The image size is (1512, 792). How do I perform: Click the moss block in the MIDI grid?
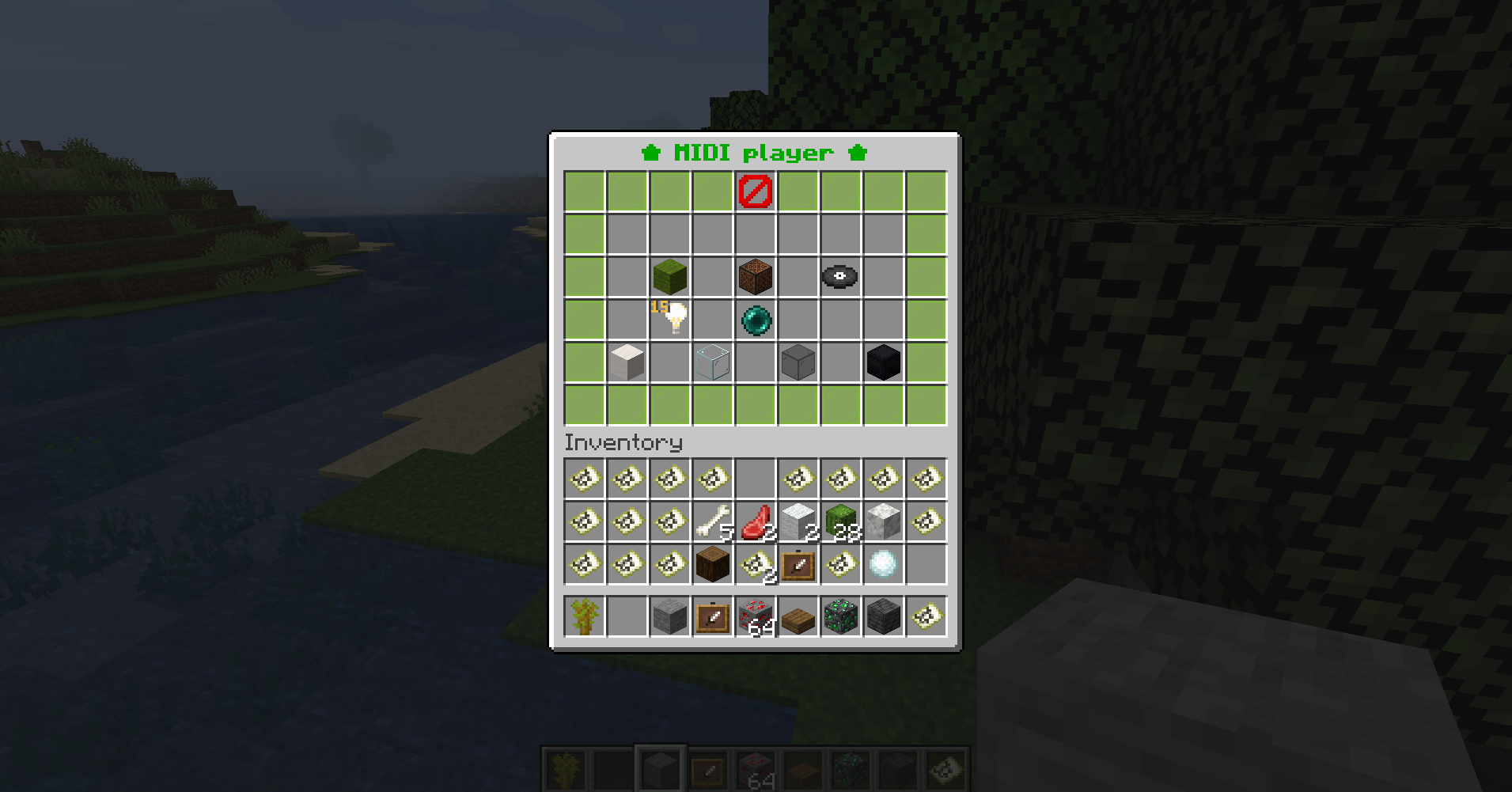[x=670, y=275]
